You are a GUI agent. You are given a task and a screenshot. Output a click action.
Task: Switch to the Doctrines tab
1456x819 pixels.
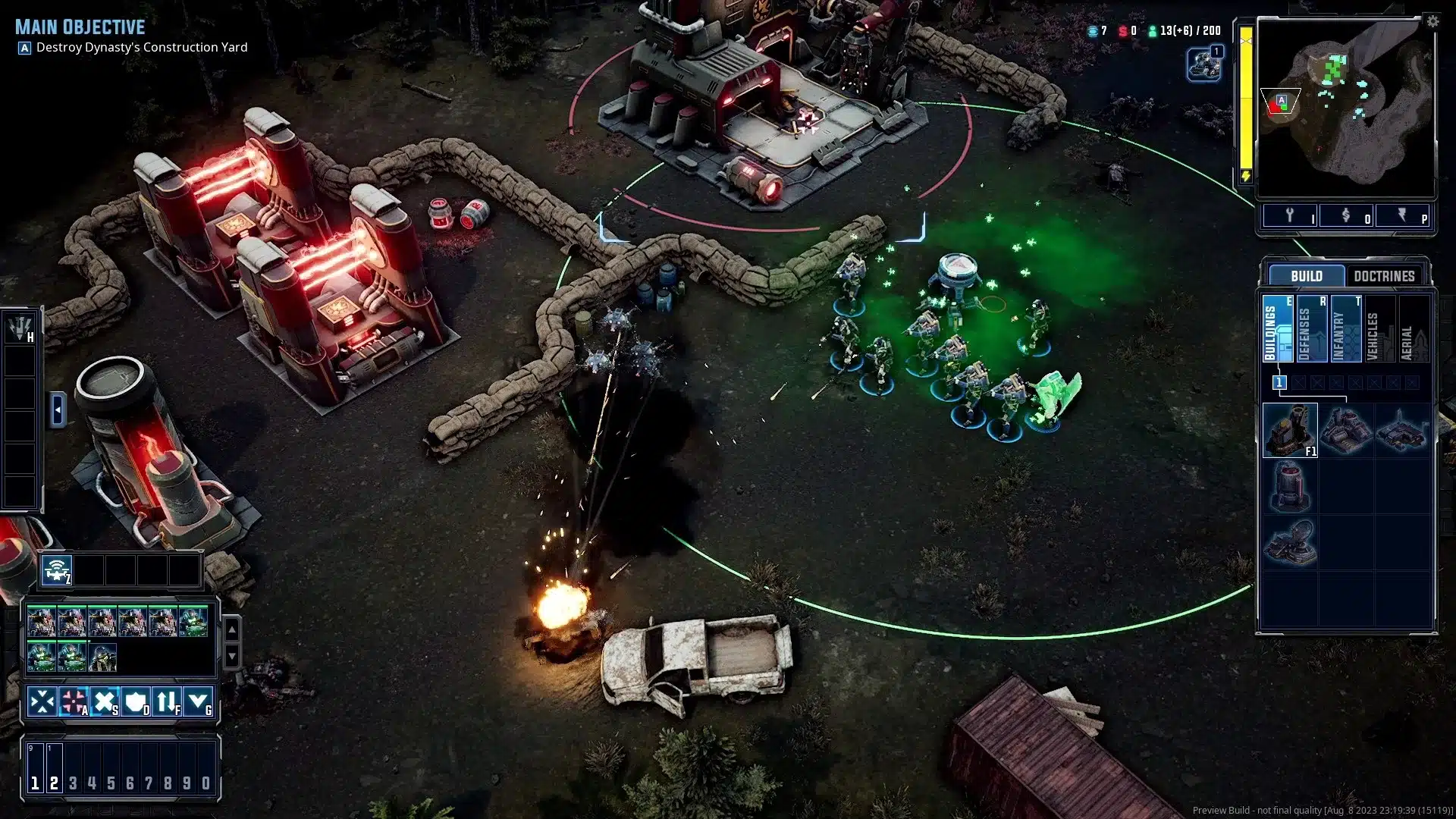point(1384,276)
